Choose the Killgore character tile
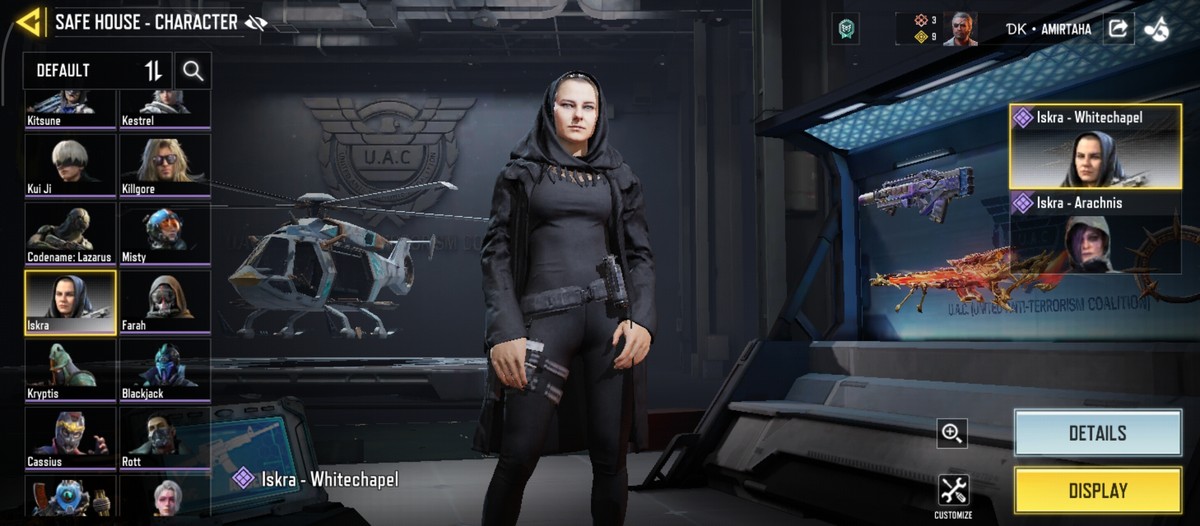 165,164
